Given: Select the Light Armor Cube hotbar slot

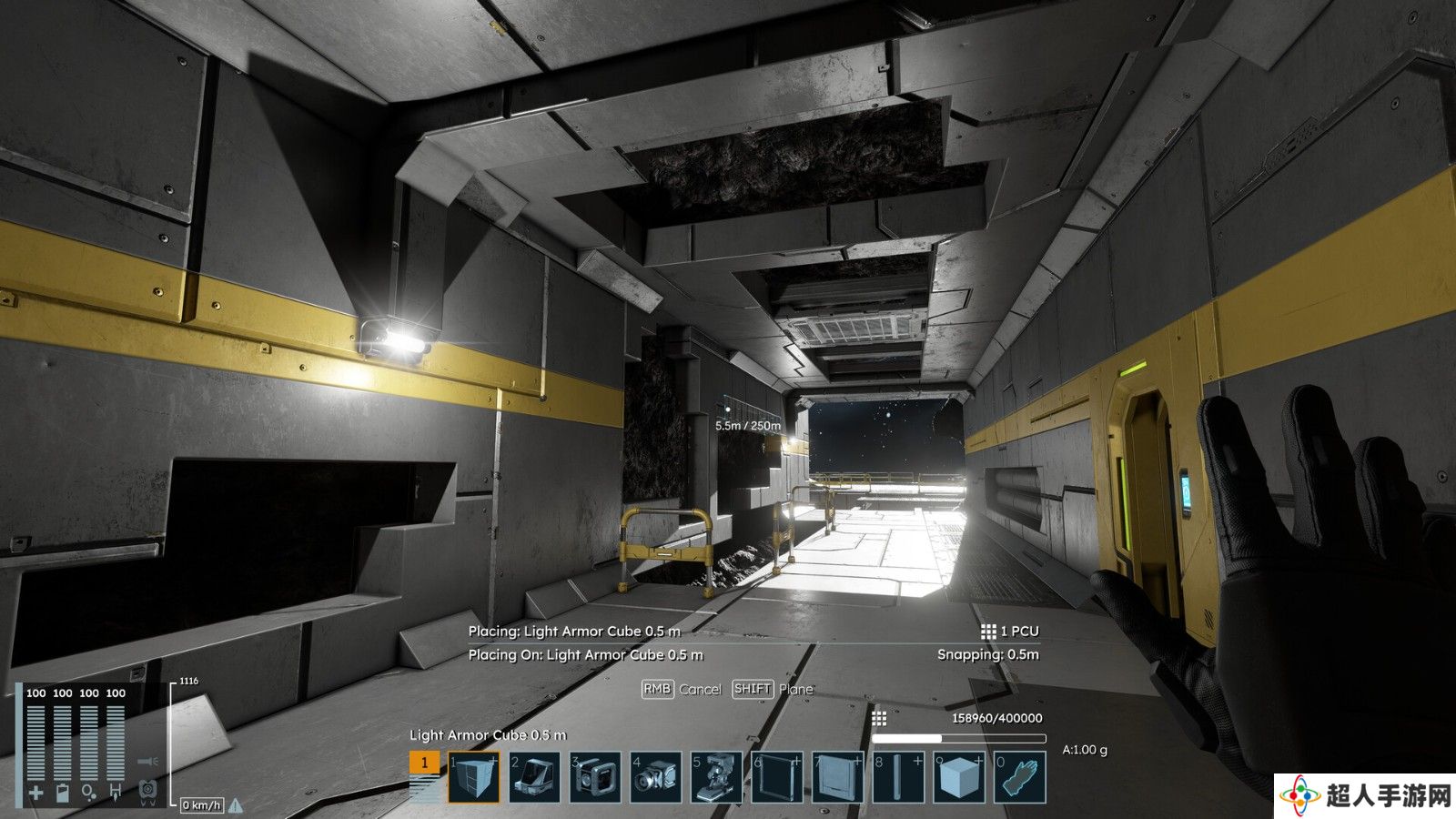Looking at the screenshot, I should [473, 777].
